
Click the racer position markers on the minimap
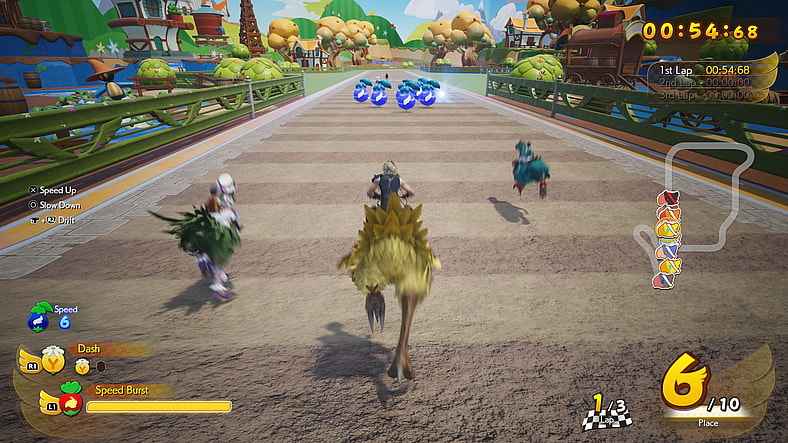pyautogui.click(x=666, y=240)
